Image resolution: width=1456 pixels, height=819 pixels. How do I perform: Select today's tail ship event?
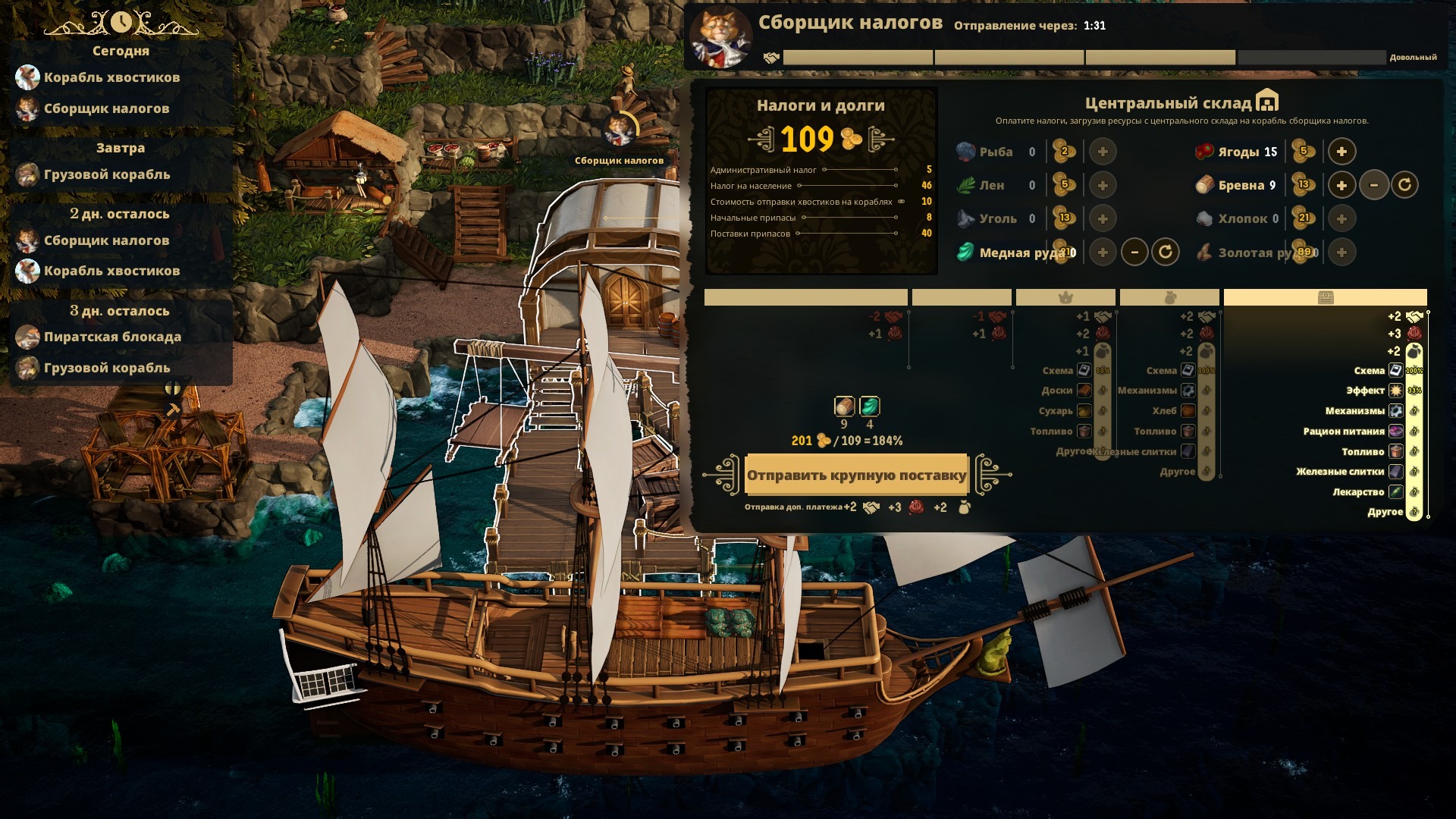click(111, 77)
